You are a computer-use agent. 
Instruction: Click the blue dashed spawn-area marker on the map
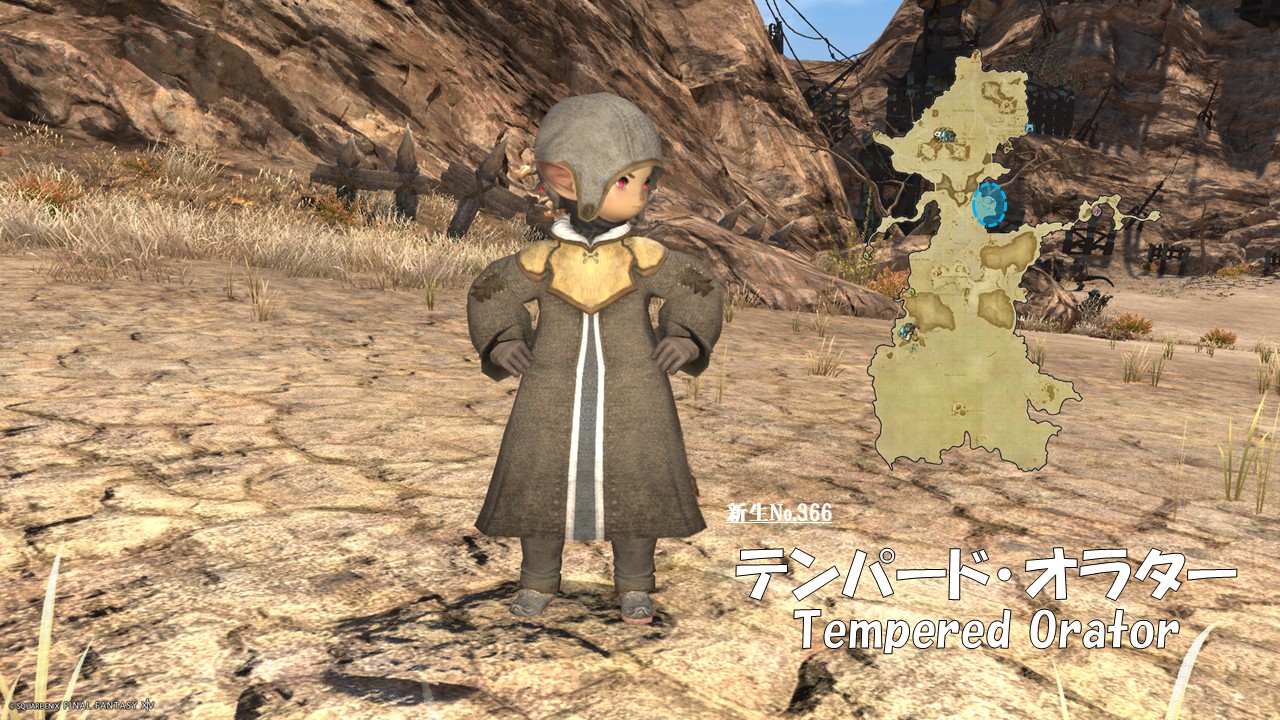[x=989, y=205]
